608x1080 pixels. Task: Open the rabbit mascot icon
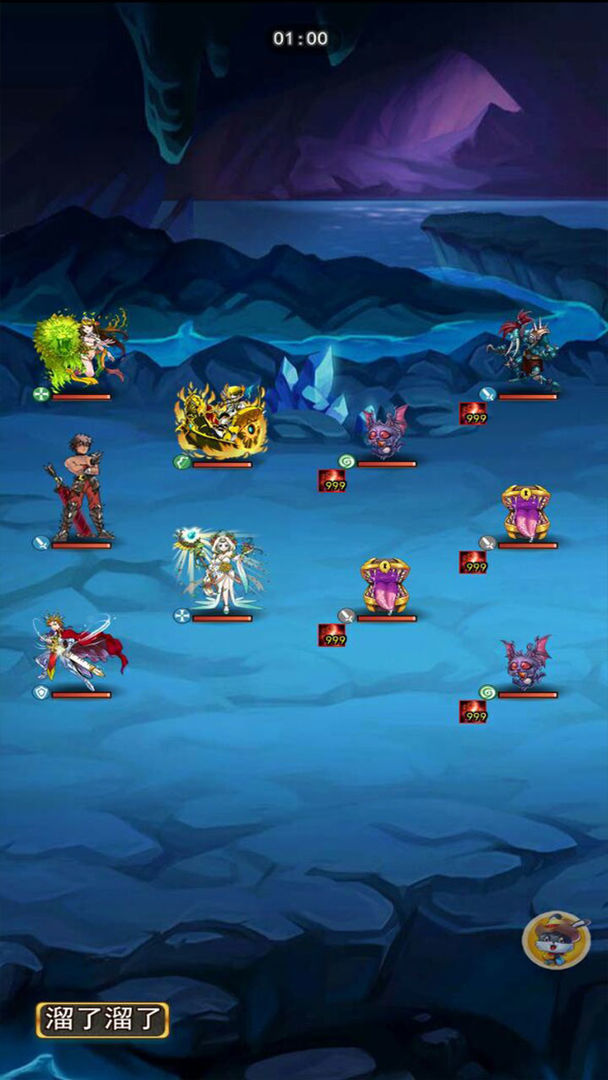[x=556, y=940]
